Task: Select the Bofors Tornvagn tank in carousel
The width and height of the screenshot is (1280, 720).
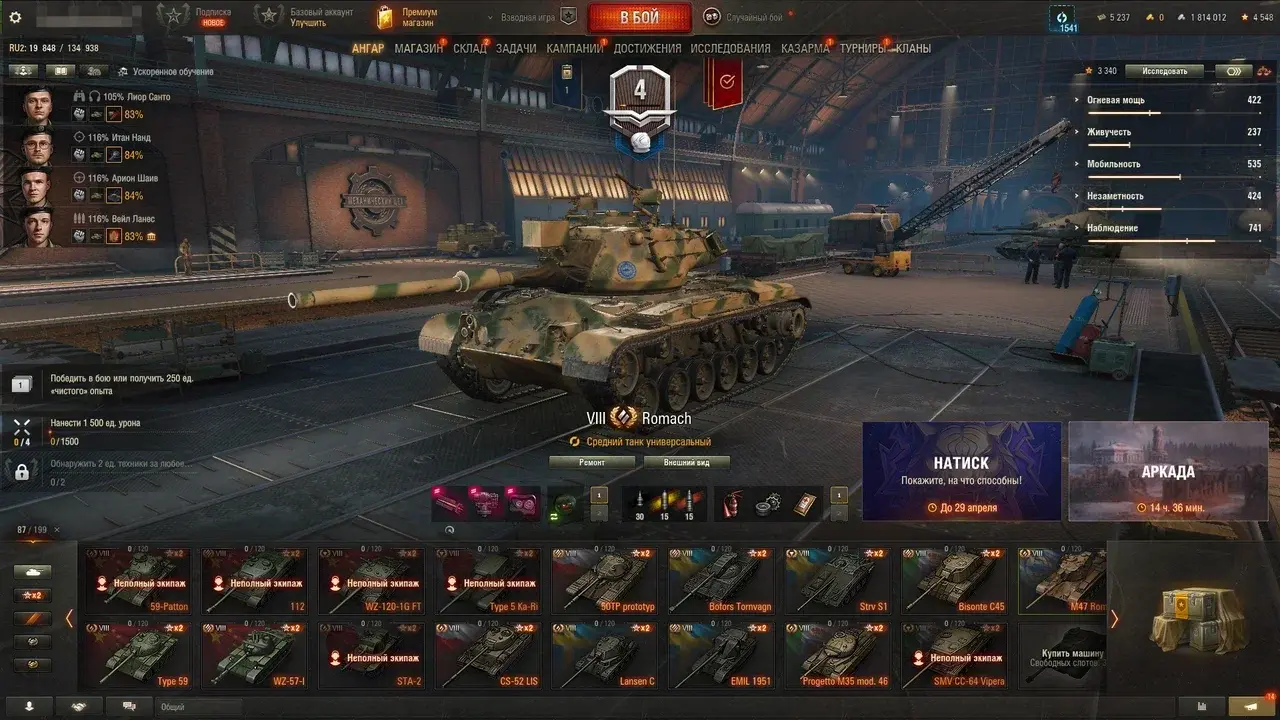Action: coord(720,580)
